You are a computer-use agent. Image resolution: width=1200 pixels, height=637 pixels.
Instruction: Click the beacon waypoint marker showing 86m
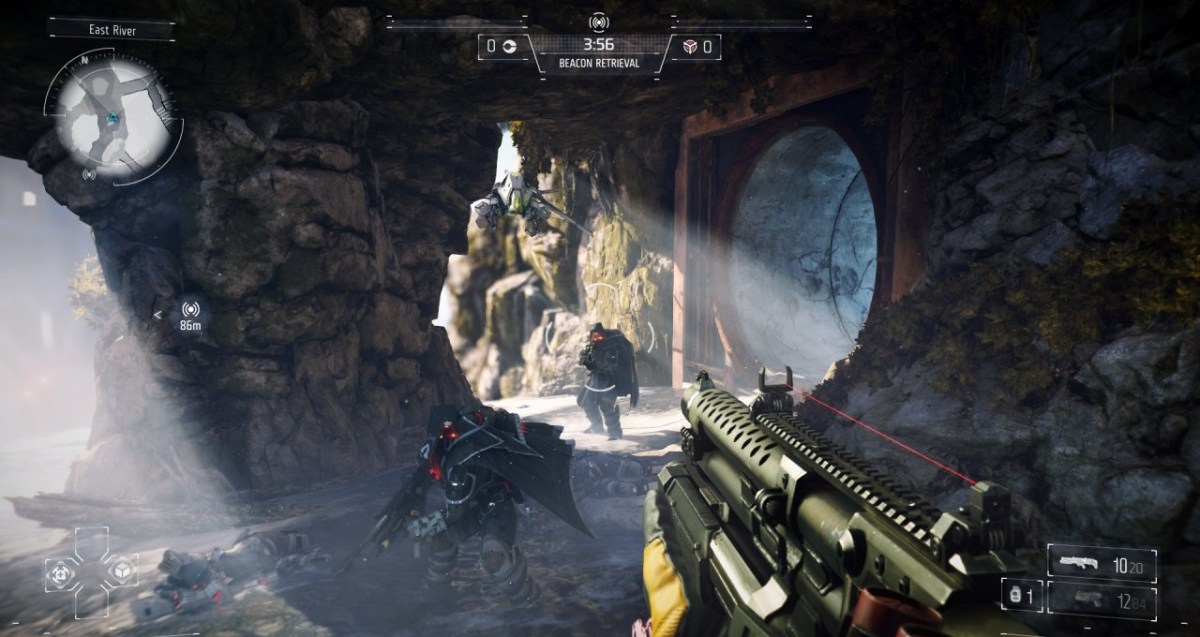coord(189,315)
